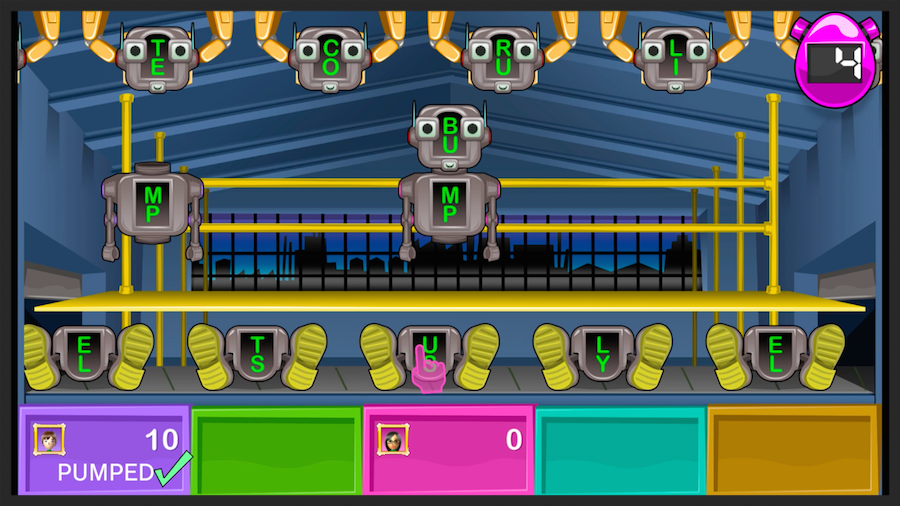Screen dimensions: 900x506
Task: Choose the CO robot head
Action: click(x=330, y=58)
